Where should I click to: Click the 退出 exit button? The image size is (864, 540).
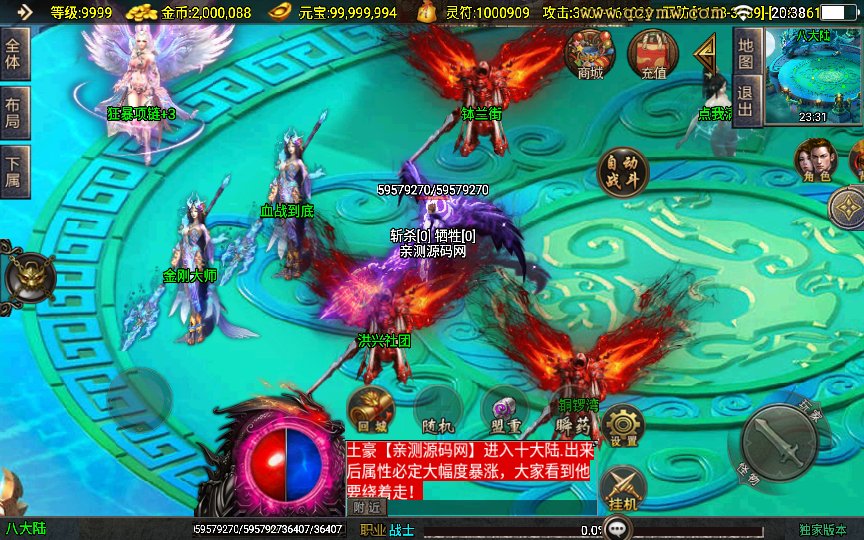[x=745, y=101]
